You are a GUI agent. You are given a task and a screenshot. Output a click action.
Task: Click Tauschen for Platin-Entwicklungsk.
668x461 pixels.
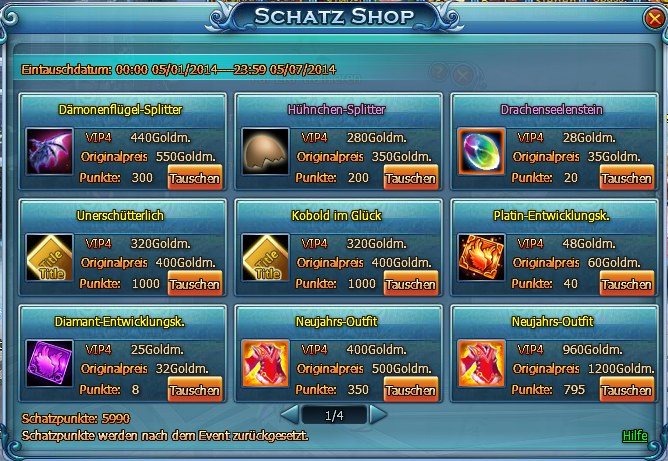(626, 284)
